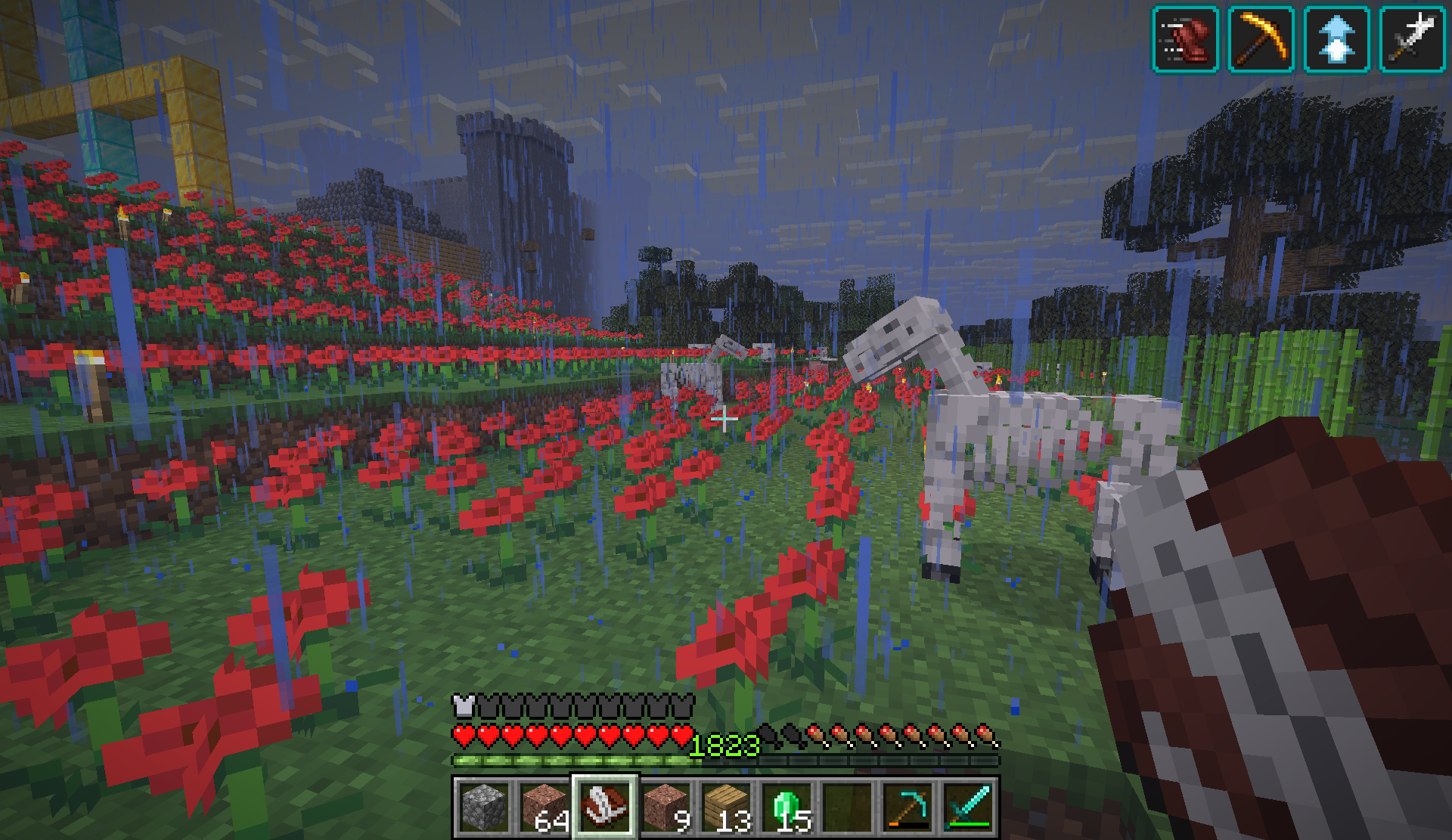Switch to the diamond pickaxe slot
Image resolution: width=1452 pixels, height=840 pixels.
[x=907, y=807]
